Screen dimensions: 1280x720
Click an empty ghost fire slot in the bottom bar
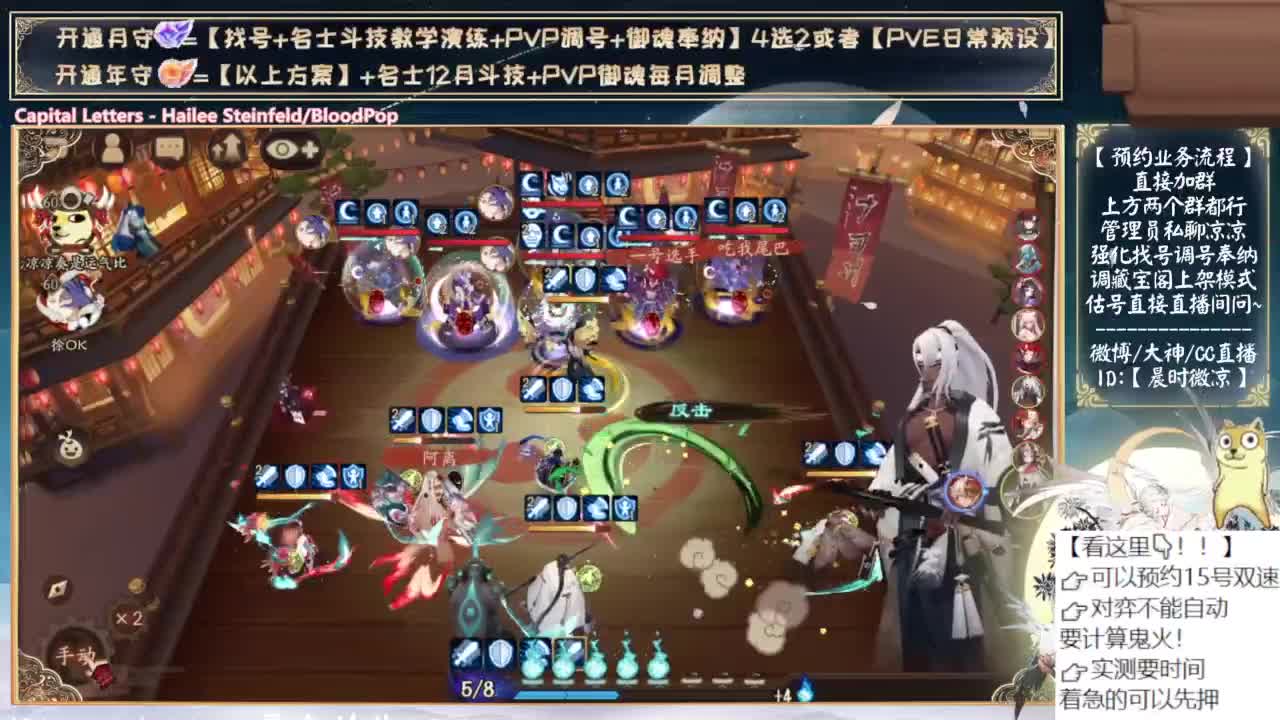point(692,678)
